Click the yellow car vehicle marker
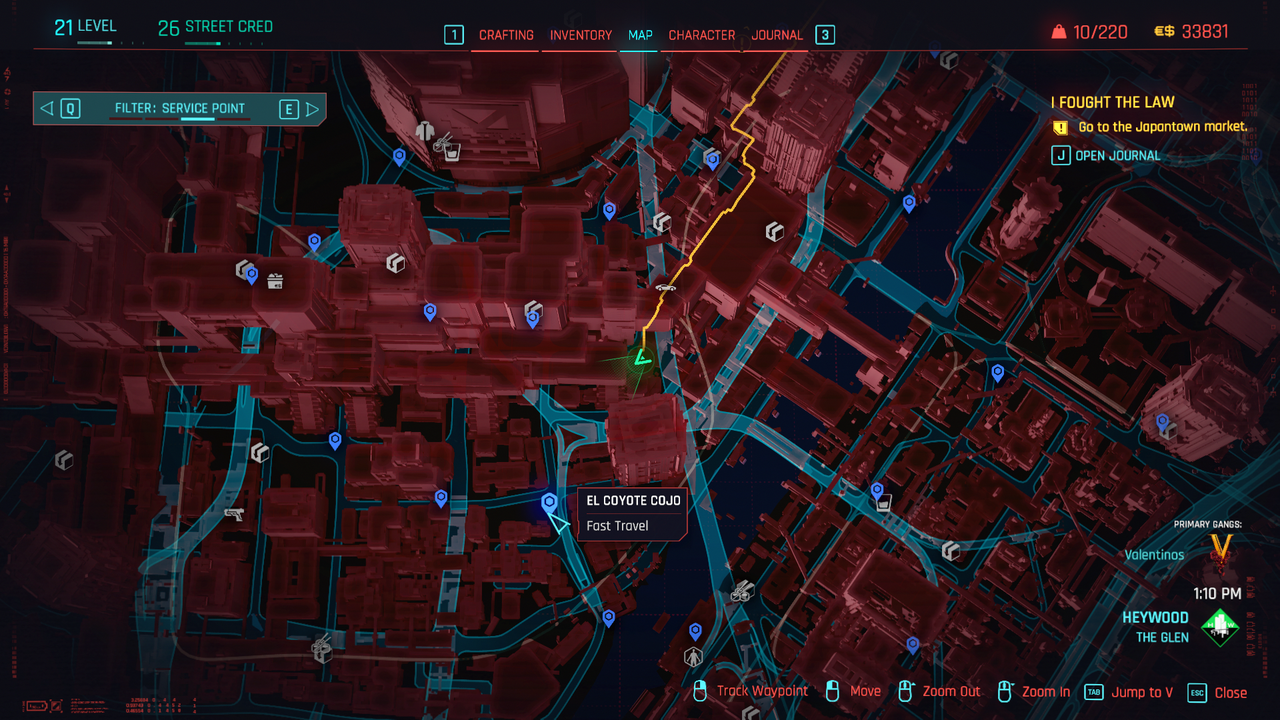 (x=664, y=288)
